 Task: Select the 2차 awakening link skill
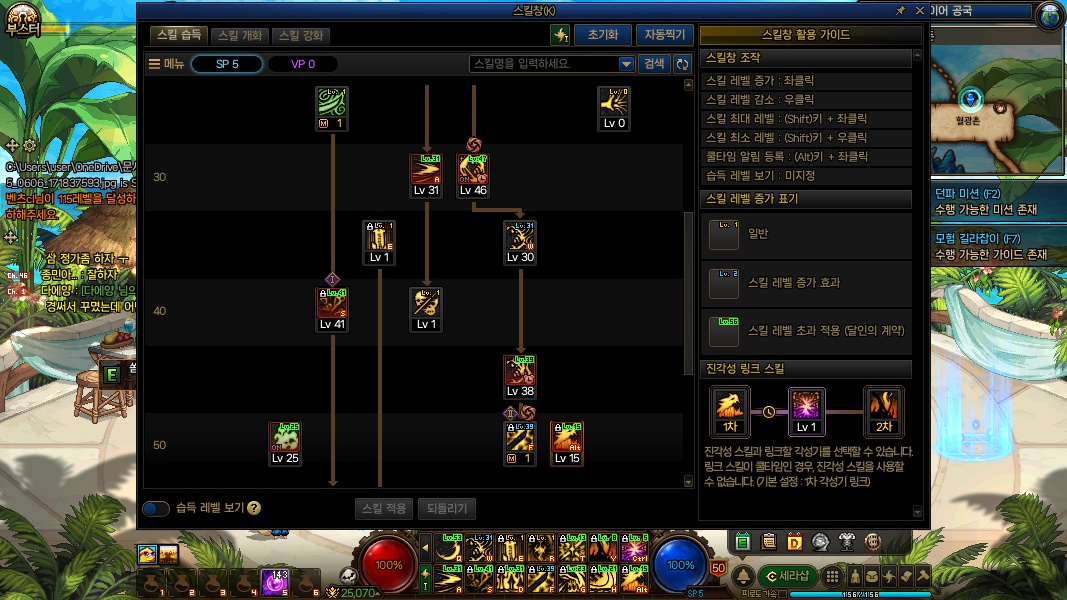click(884, 411)
